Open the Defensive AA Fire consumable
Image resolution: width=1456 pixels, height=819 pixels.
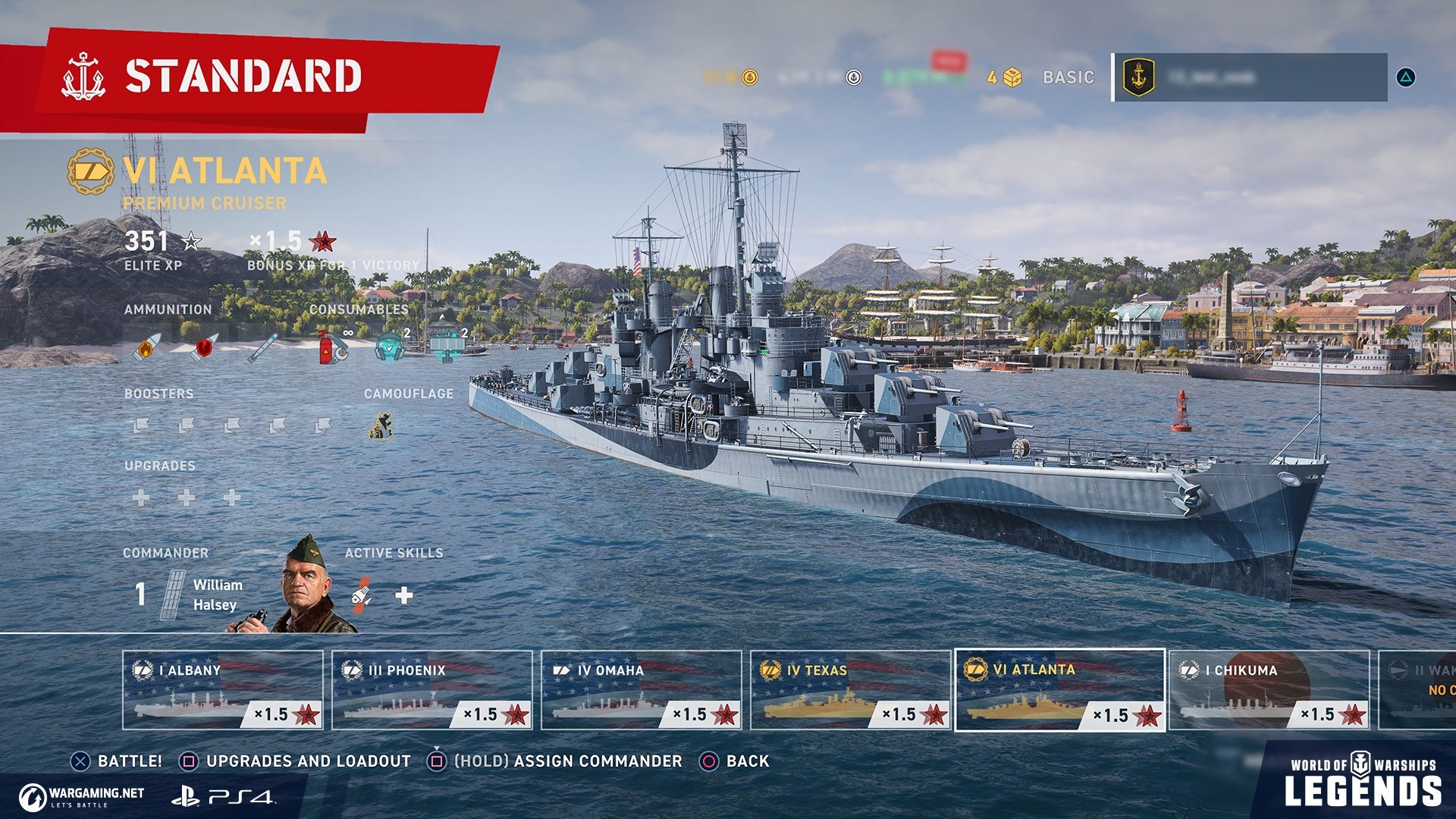click(447, 349)
